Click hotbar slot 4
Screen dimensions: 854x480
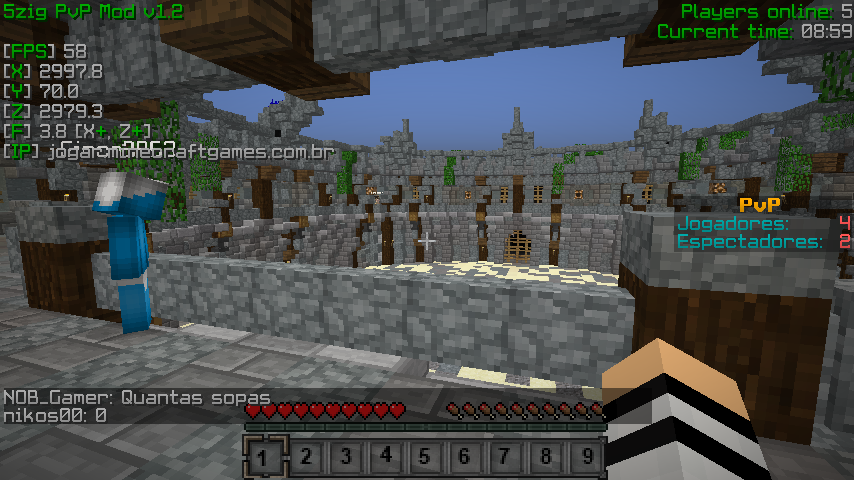coord(385,458)
